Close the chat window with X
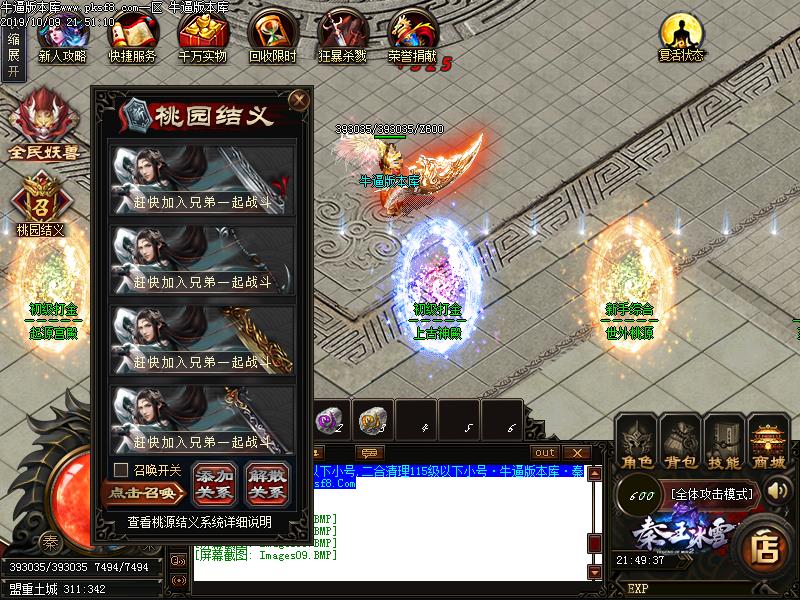This screenshot has width=800, height=600. point(575,453)
